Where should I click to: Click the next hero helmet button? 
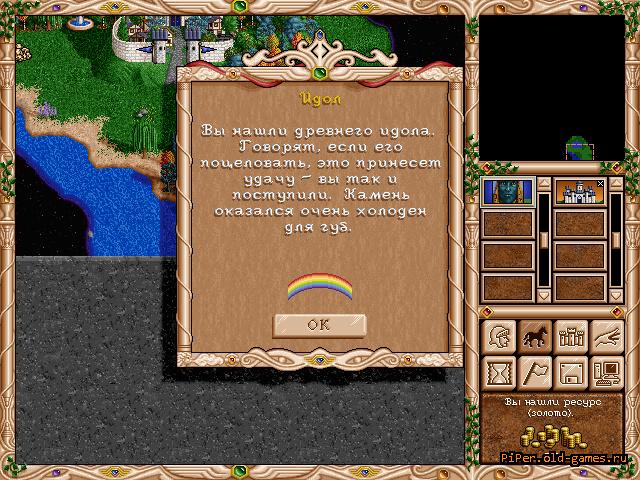tap(497, 337)
